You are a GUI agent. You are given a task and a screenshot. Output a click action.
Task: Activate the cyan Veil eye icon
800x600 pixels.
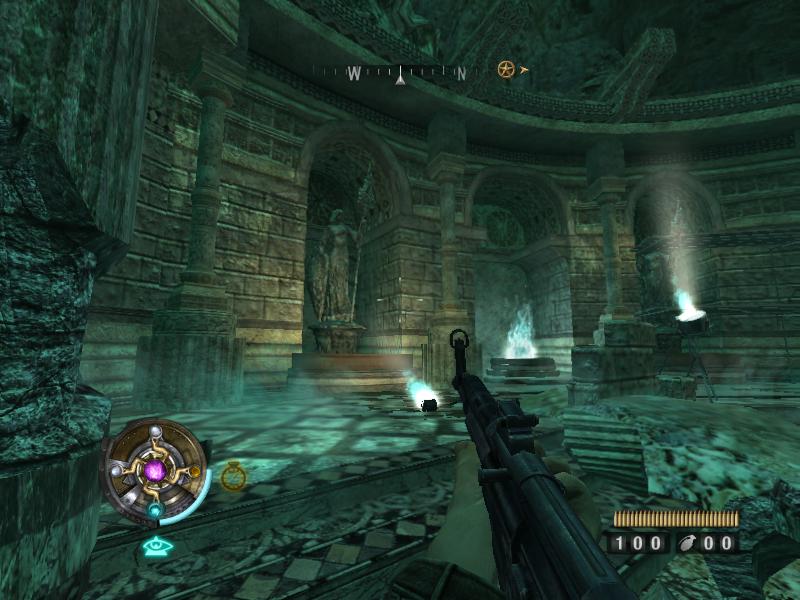(154, 546)
